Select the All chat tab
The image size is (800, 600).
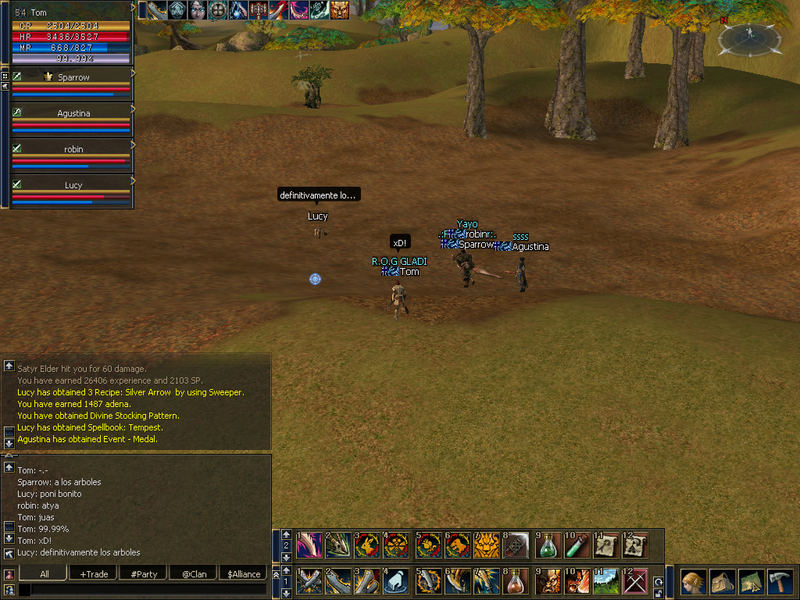[x=44, y=574]
